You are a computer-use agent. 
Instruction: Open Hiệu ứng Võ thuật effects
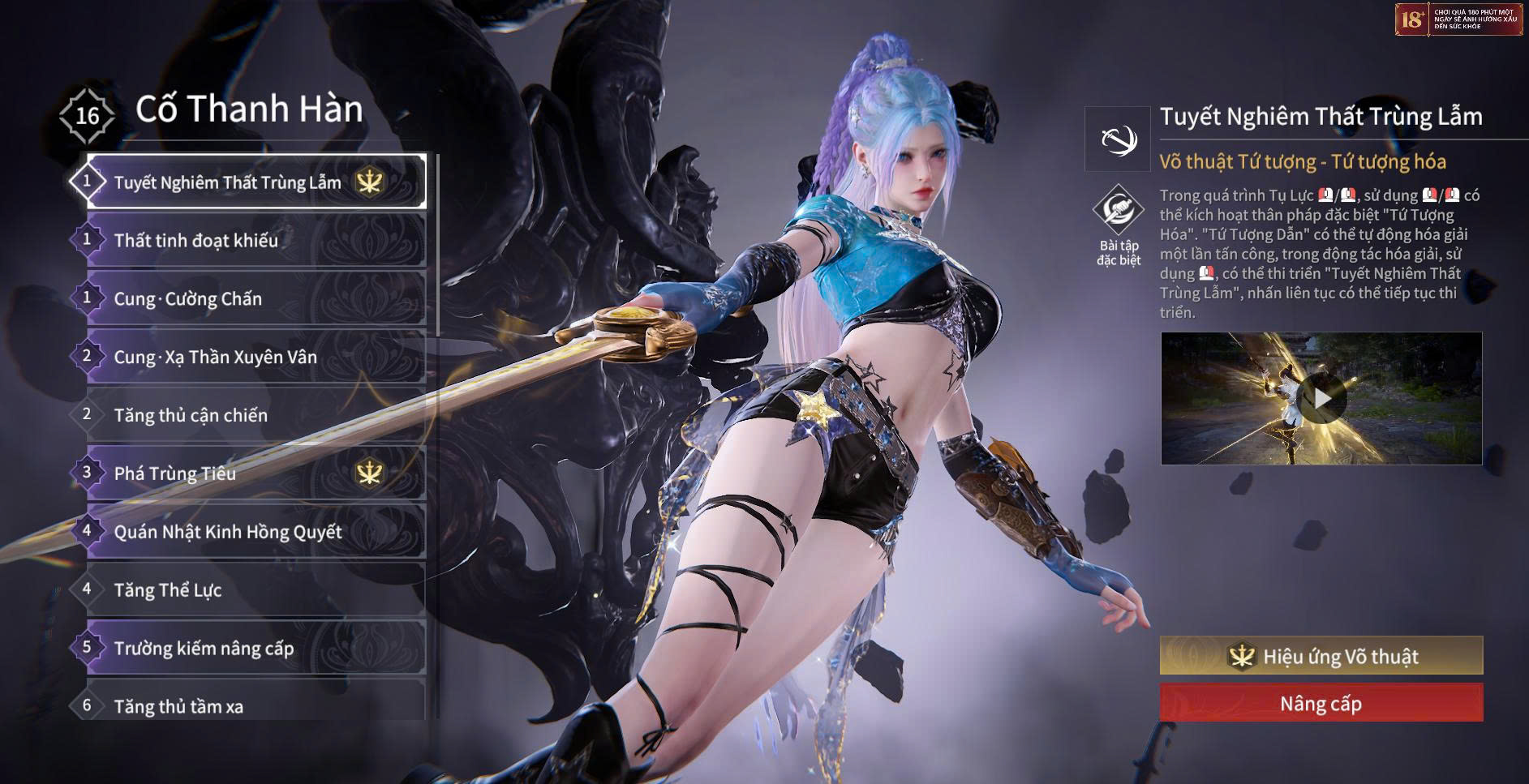[1321, 656]
